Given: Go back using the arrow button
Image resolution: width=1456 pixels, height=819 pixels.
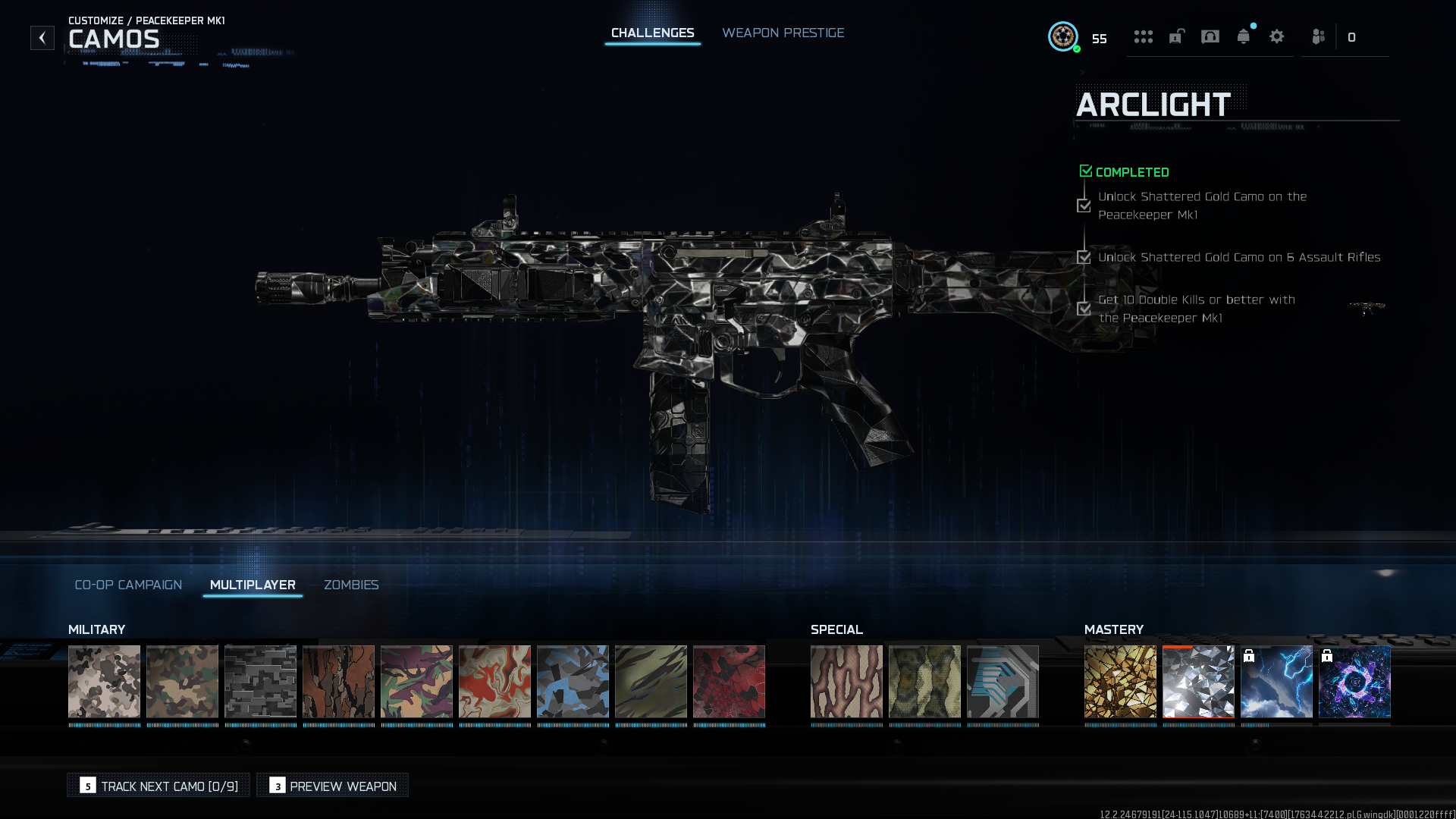Looking at the screenshot, I should pos(42,37).
